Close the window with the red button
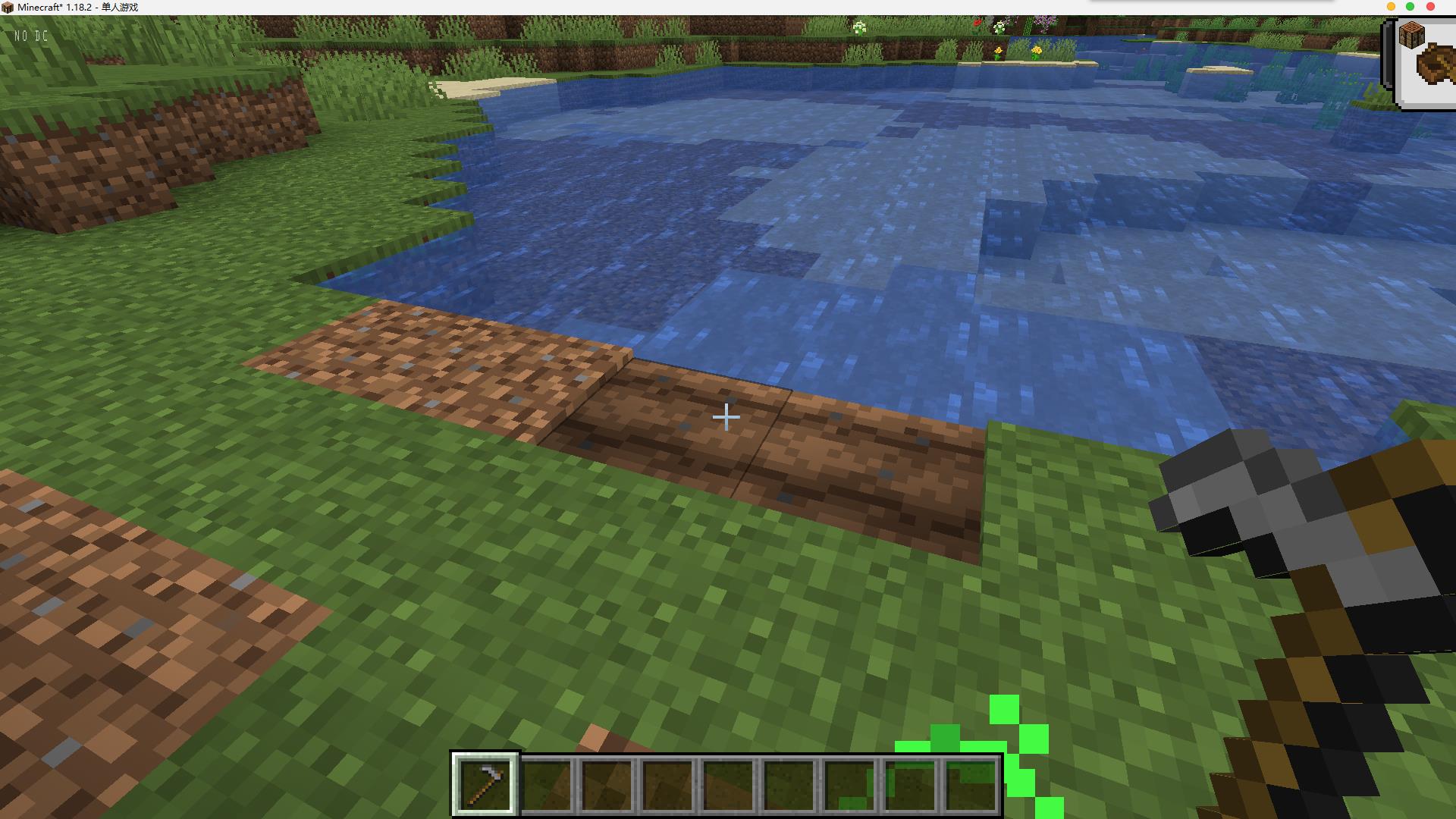Viewport: 1456px width, 819px height. pyautogui.click(x=1431, y=7)
